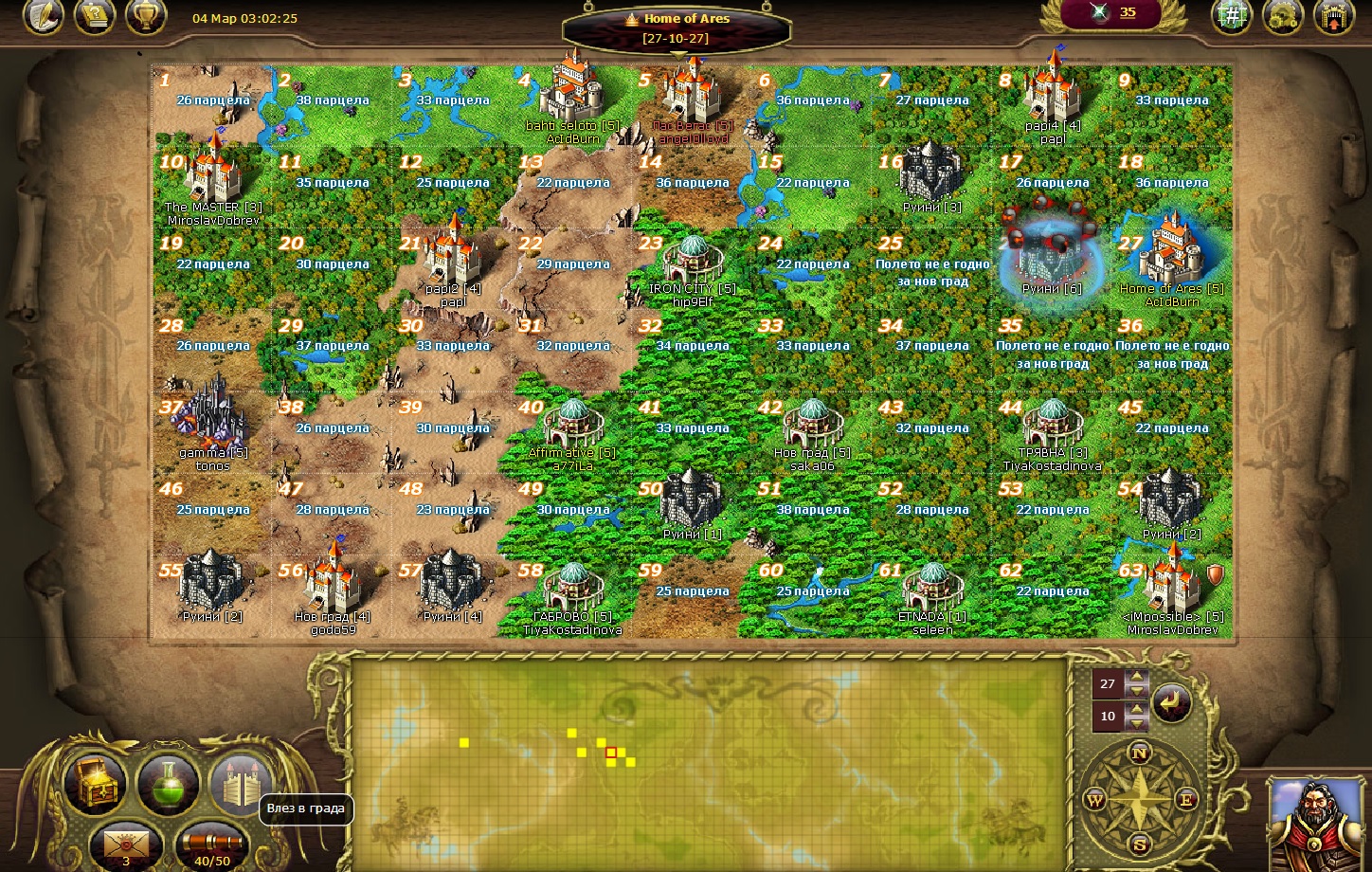
Task: Move map north with N compass button
Action: (x=1140, y=754)
